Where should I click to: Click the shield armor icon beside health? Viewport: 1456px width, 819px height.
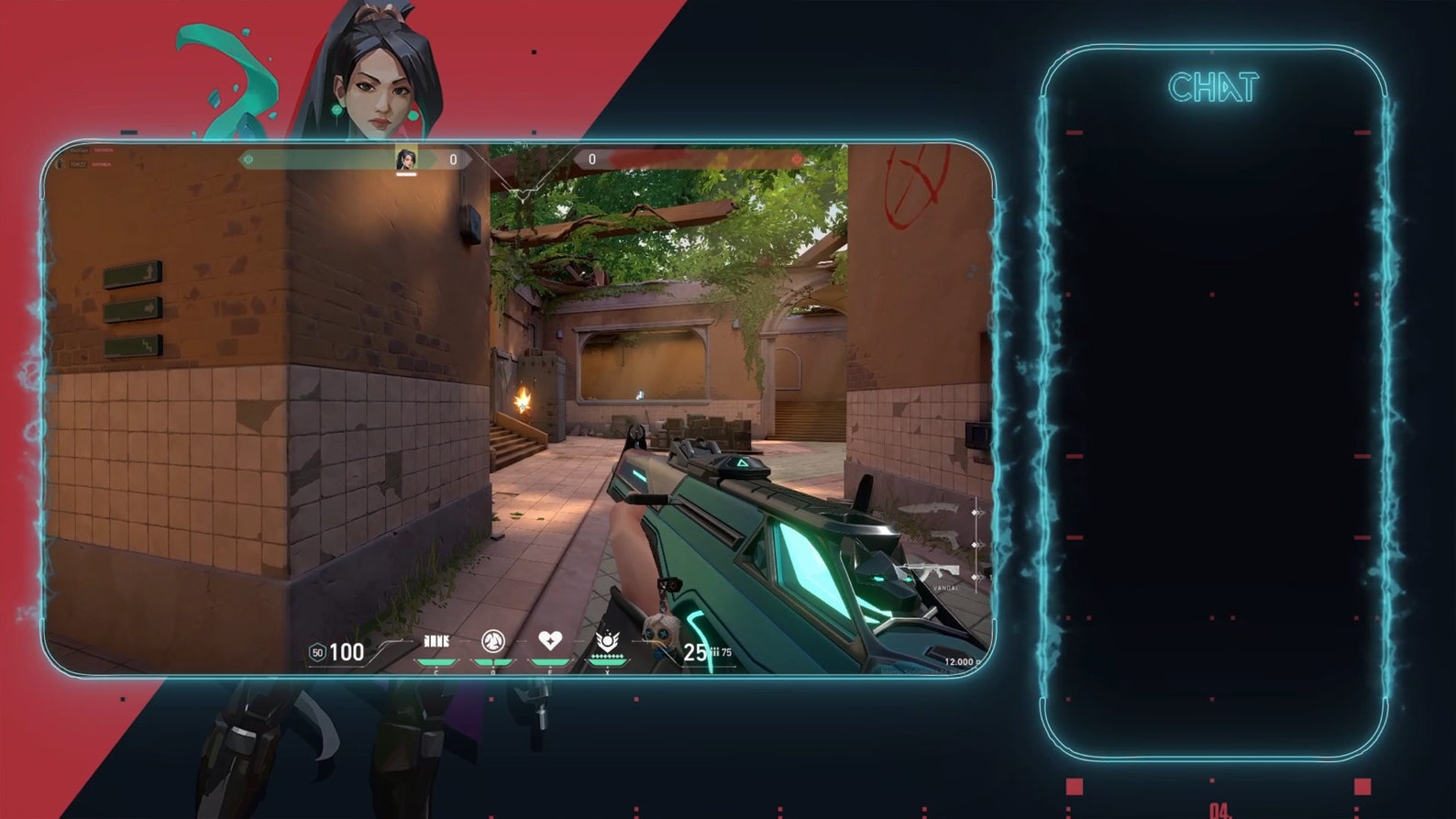click(x=317, y=653)
